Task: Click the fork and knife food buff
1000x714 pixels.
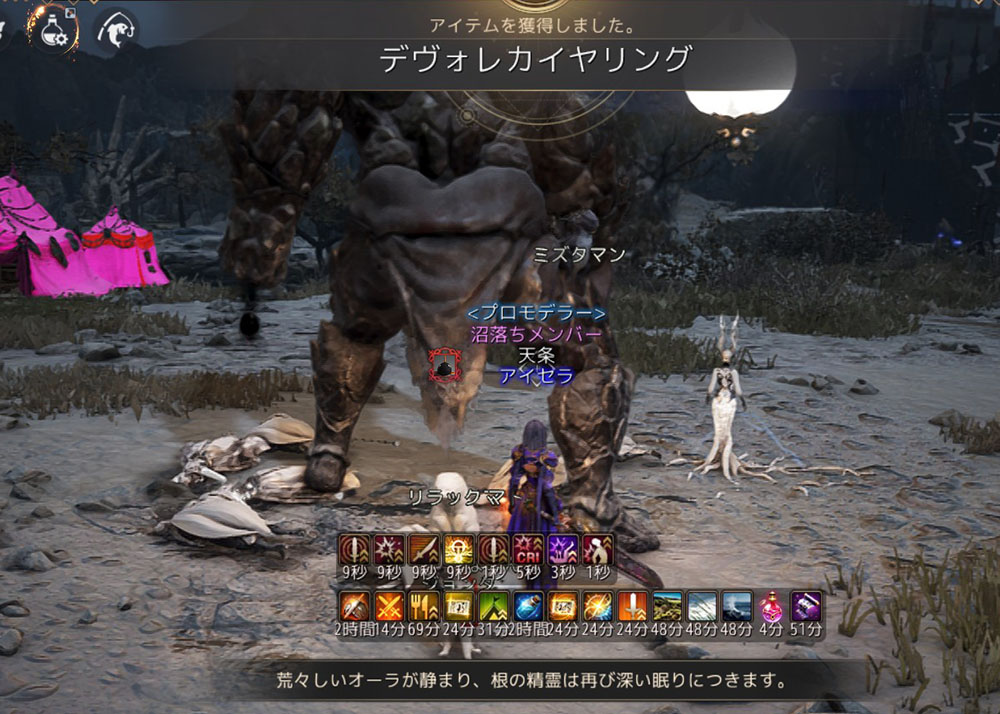Action: click(424, 606)
